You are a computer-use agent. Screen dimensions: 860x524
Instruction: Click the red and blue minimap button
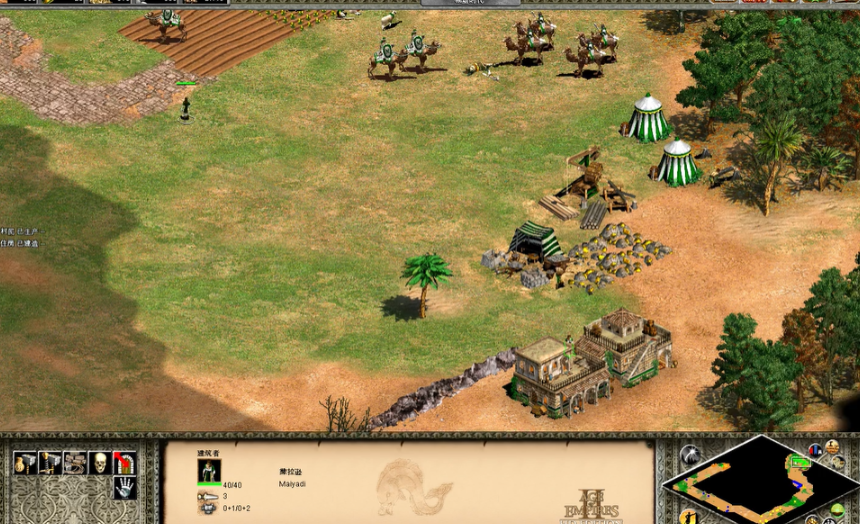(x=815, y=451)
